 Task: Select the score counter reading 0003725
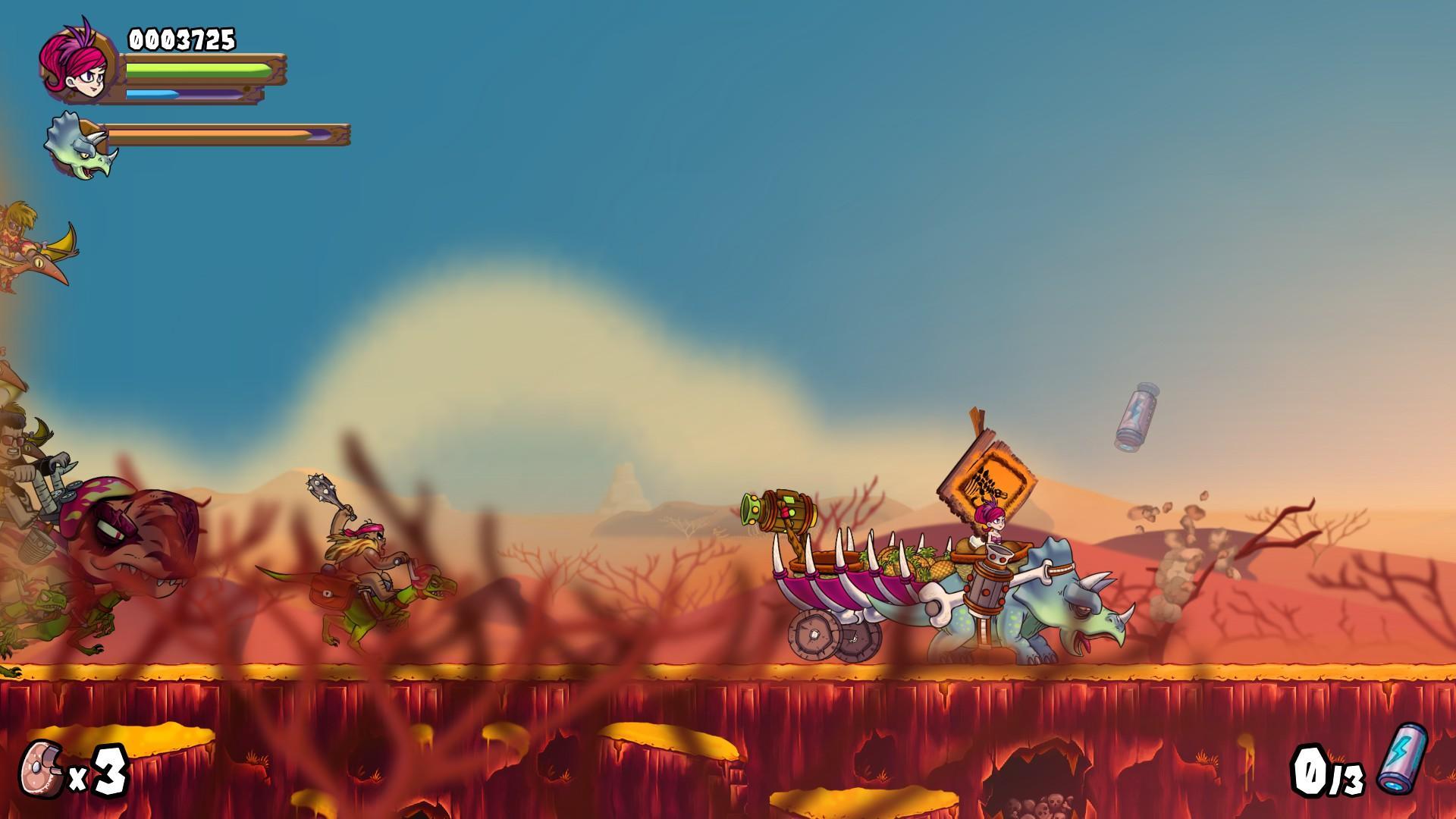tap(182, 38)
